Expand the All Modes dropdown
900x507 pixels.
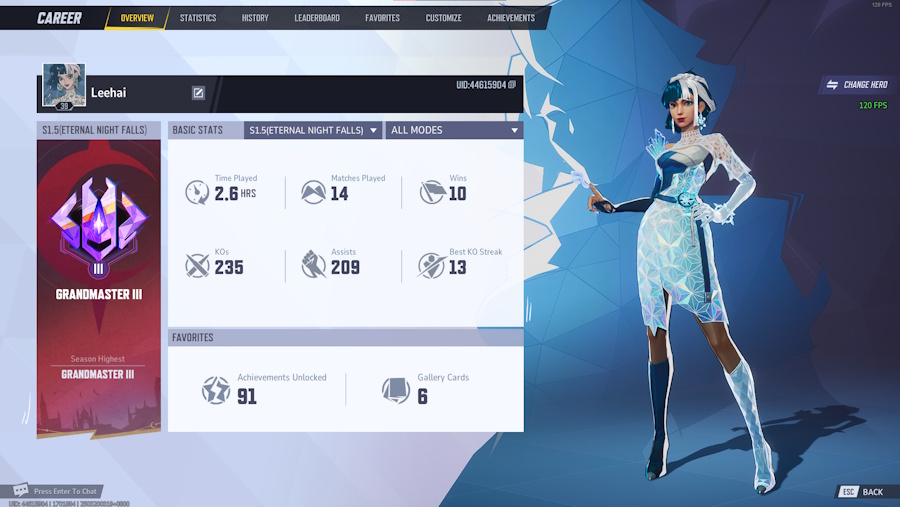(455, 130)
